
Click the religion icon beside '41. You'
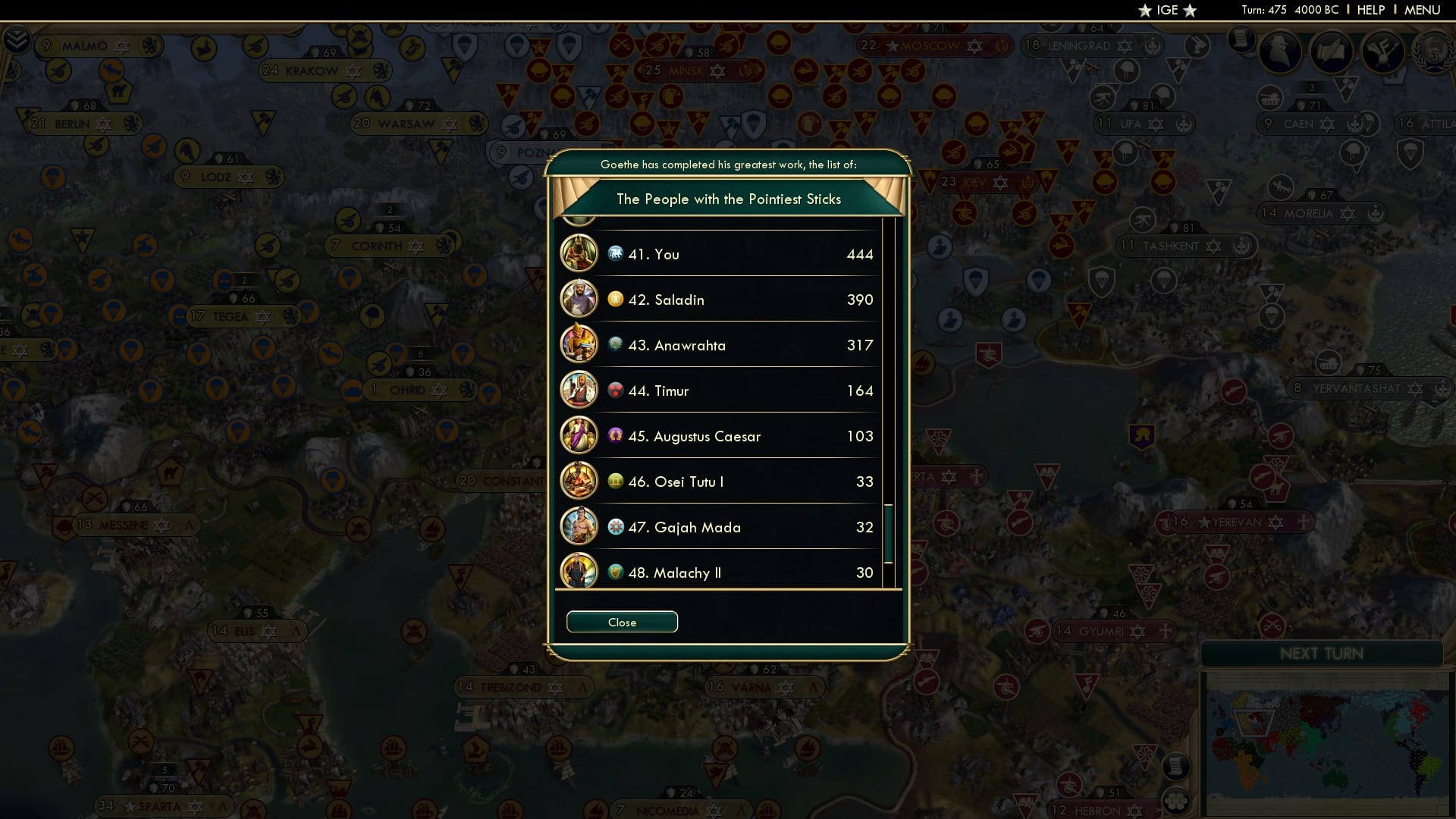[x=614, y=253]
